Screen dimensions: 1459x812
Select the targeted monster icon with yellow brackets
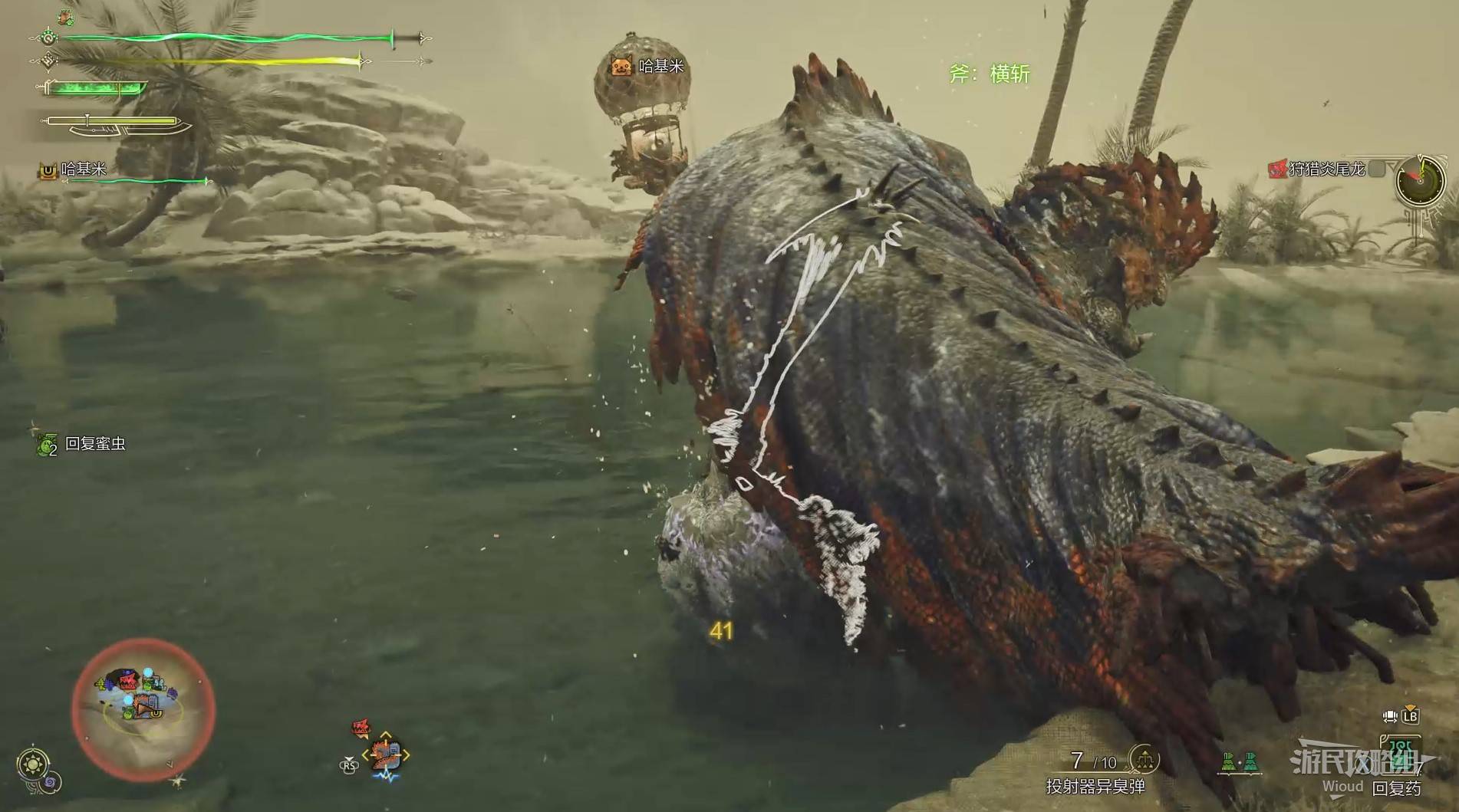(x=385, y=754)
